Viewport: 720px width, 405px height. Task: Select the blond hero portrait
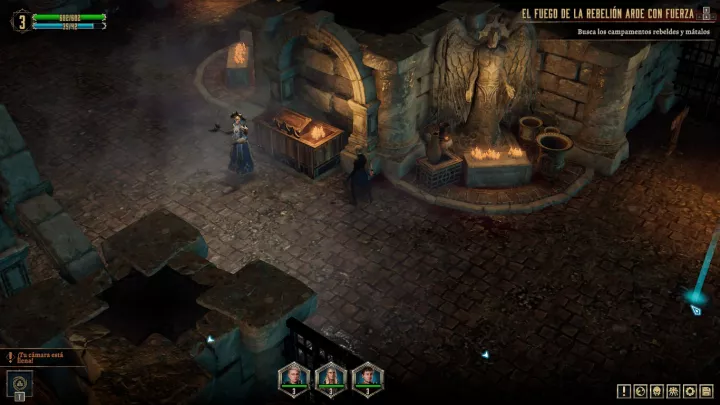click(295, 376)
